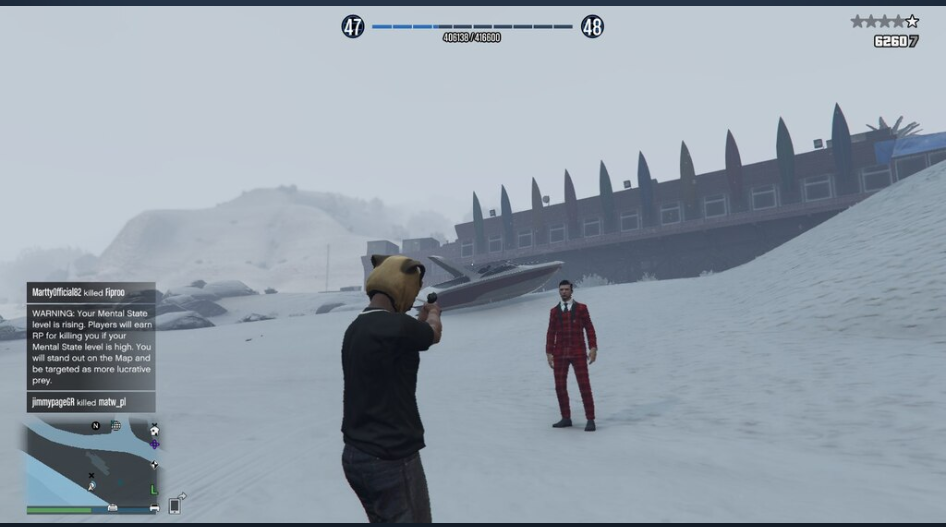The image size is (946, 527).
Task: Click the north compass marker on minimap
Action: click(96, 426)
